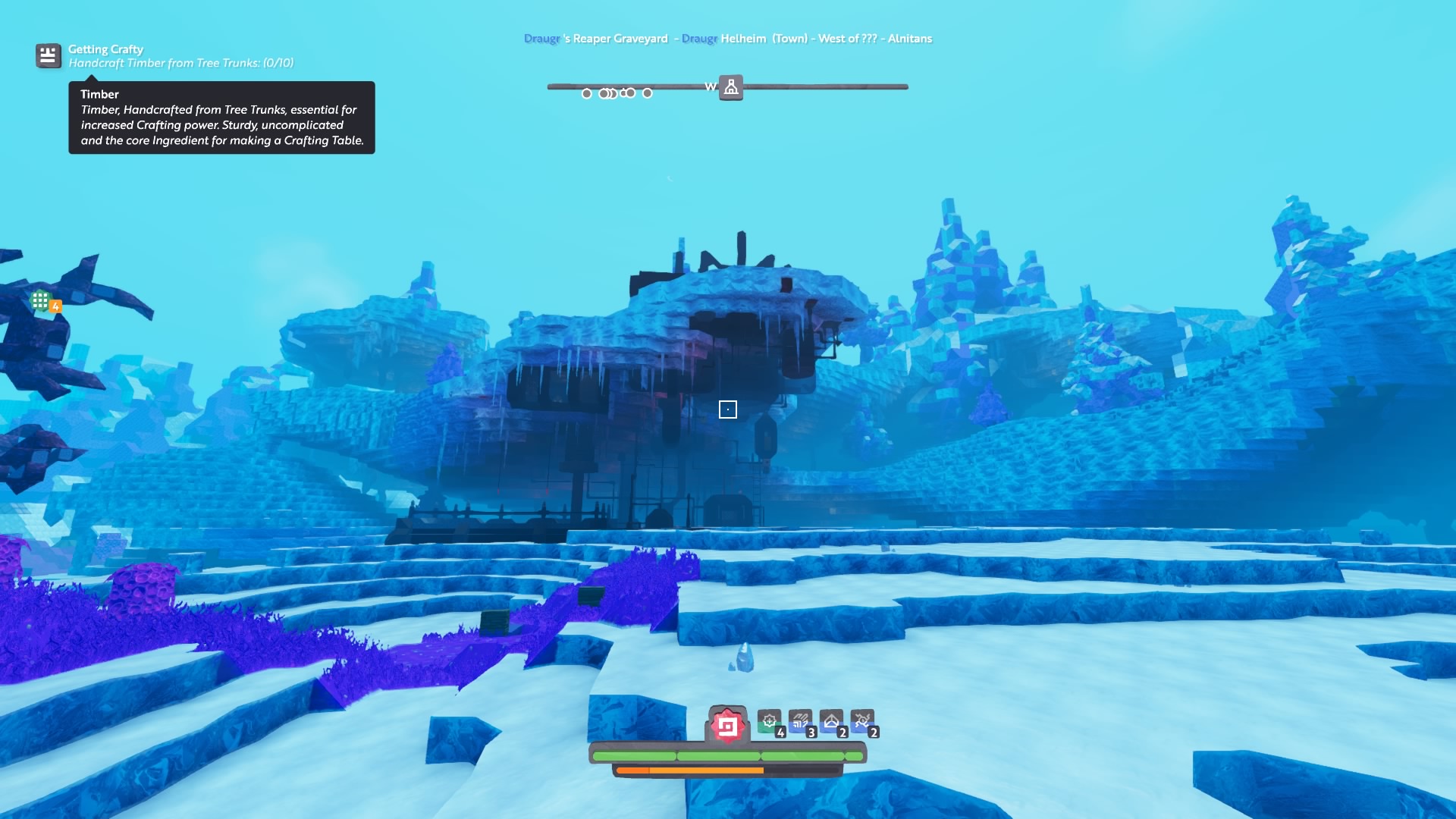Select the red spiral gem hotbar slot

pyautogui.click(x=727, y=726)
